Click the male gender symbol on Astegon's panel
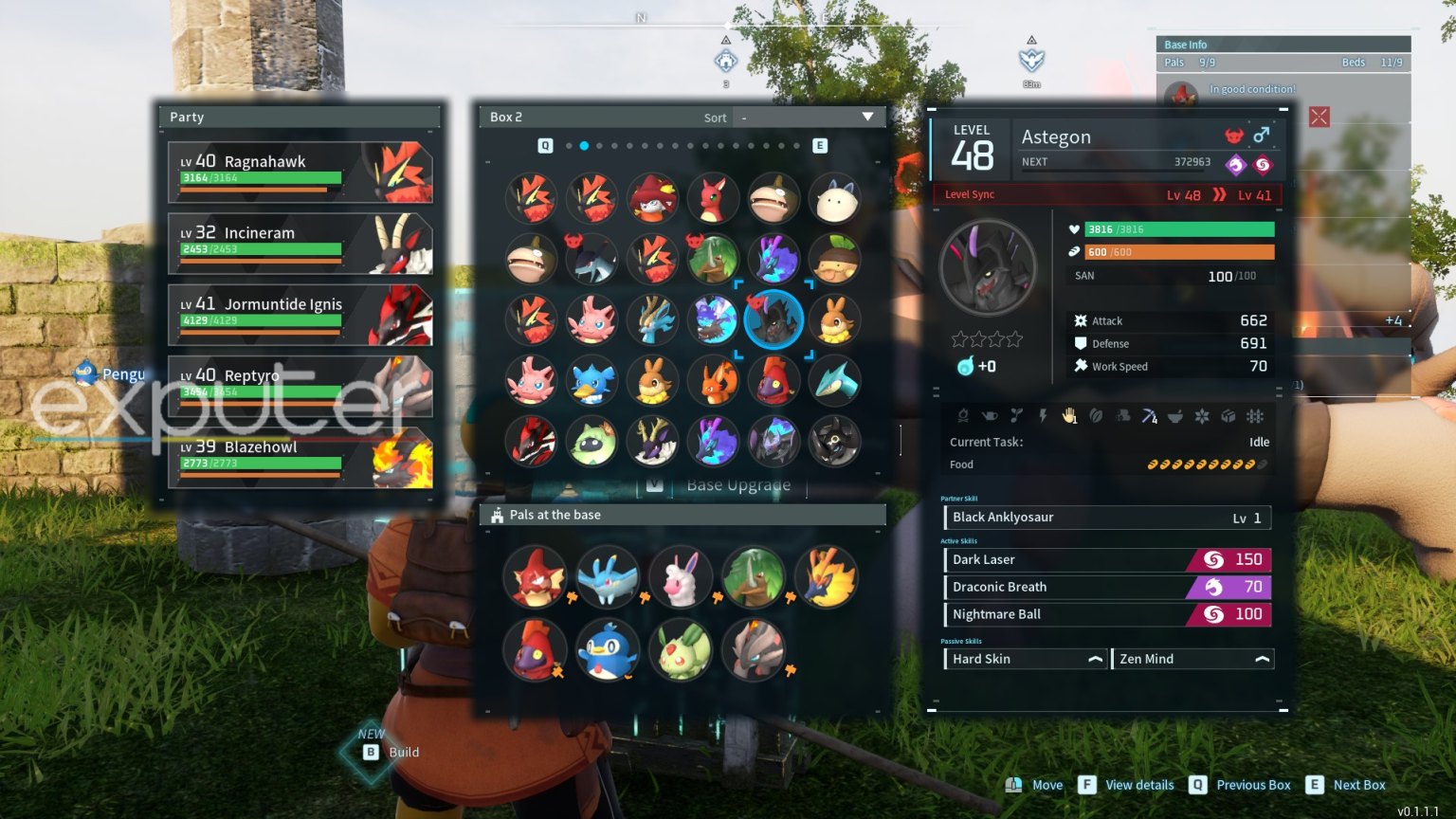The height and width of the screenshot is (819, 1456). [1264, 136]
